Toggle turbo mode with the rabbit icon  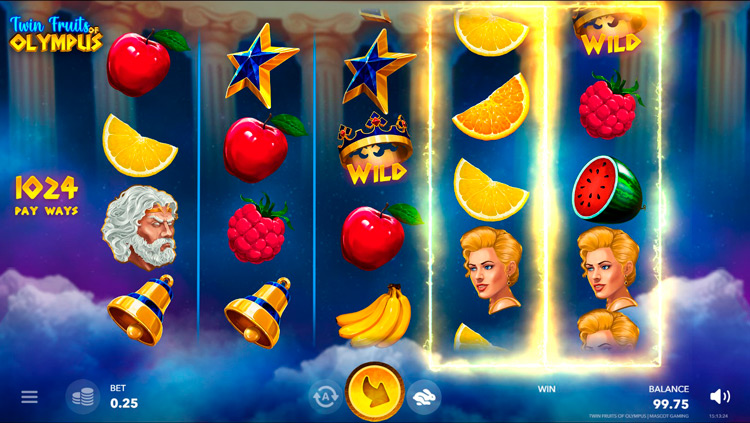(424, 397)
